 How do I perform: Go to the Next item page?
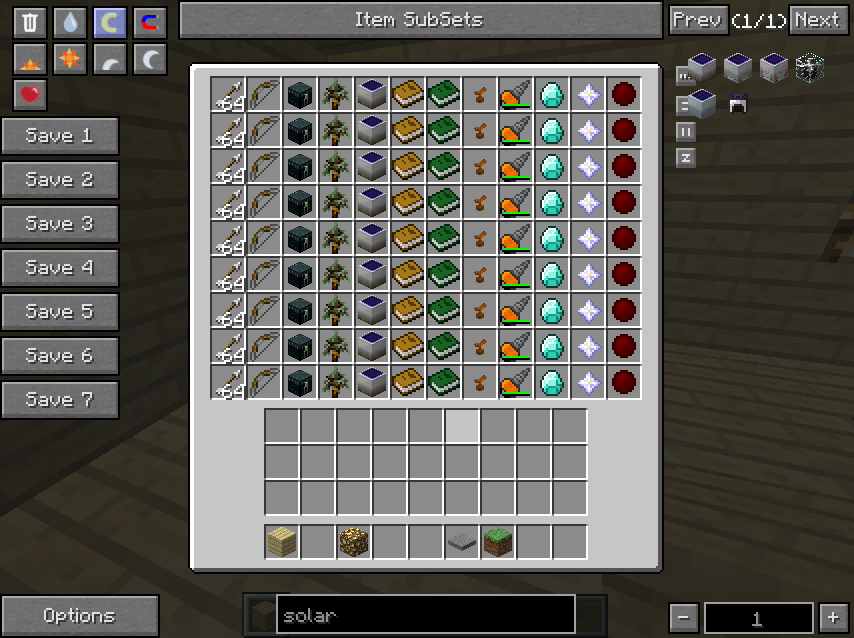click(817, 20)
